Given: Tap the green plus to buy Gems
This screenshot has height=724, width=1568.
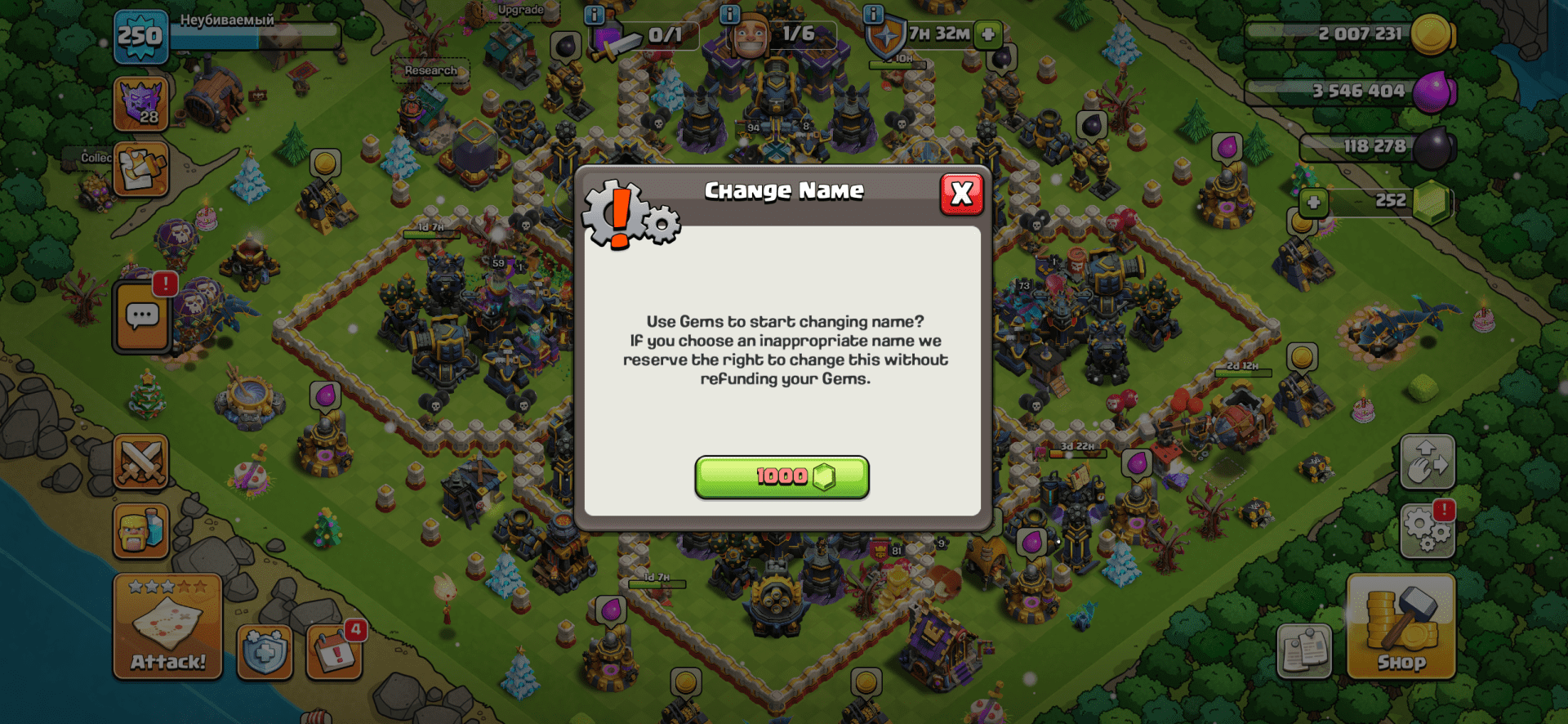Looking at the screenshot, I should pyautogui.click(x=1312, y=202).
